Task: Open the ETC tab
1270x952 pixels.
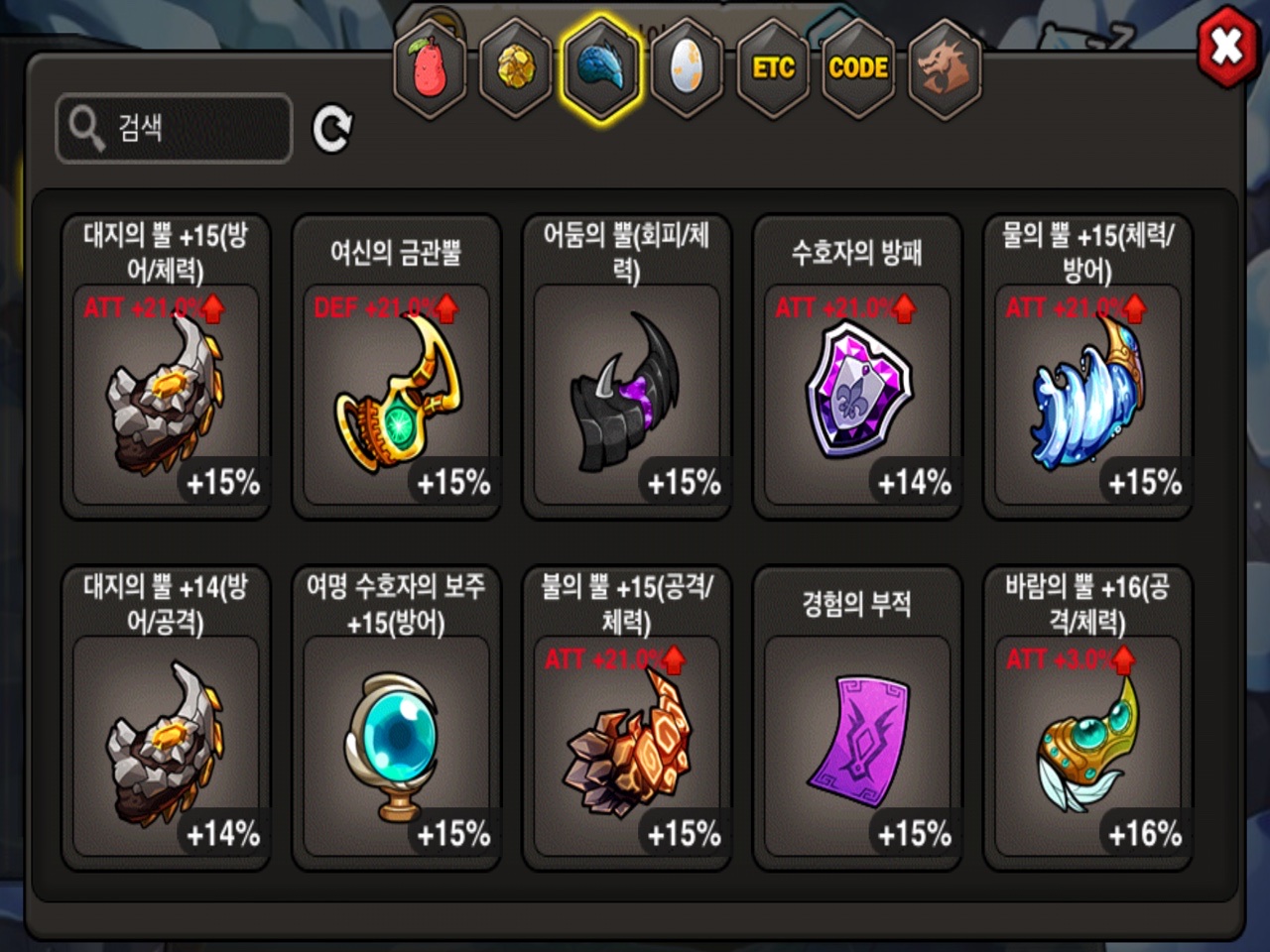Action: coord(773,68)
